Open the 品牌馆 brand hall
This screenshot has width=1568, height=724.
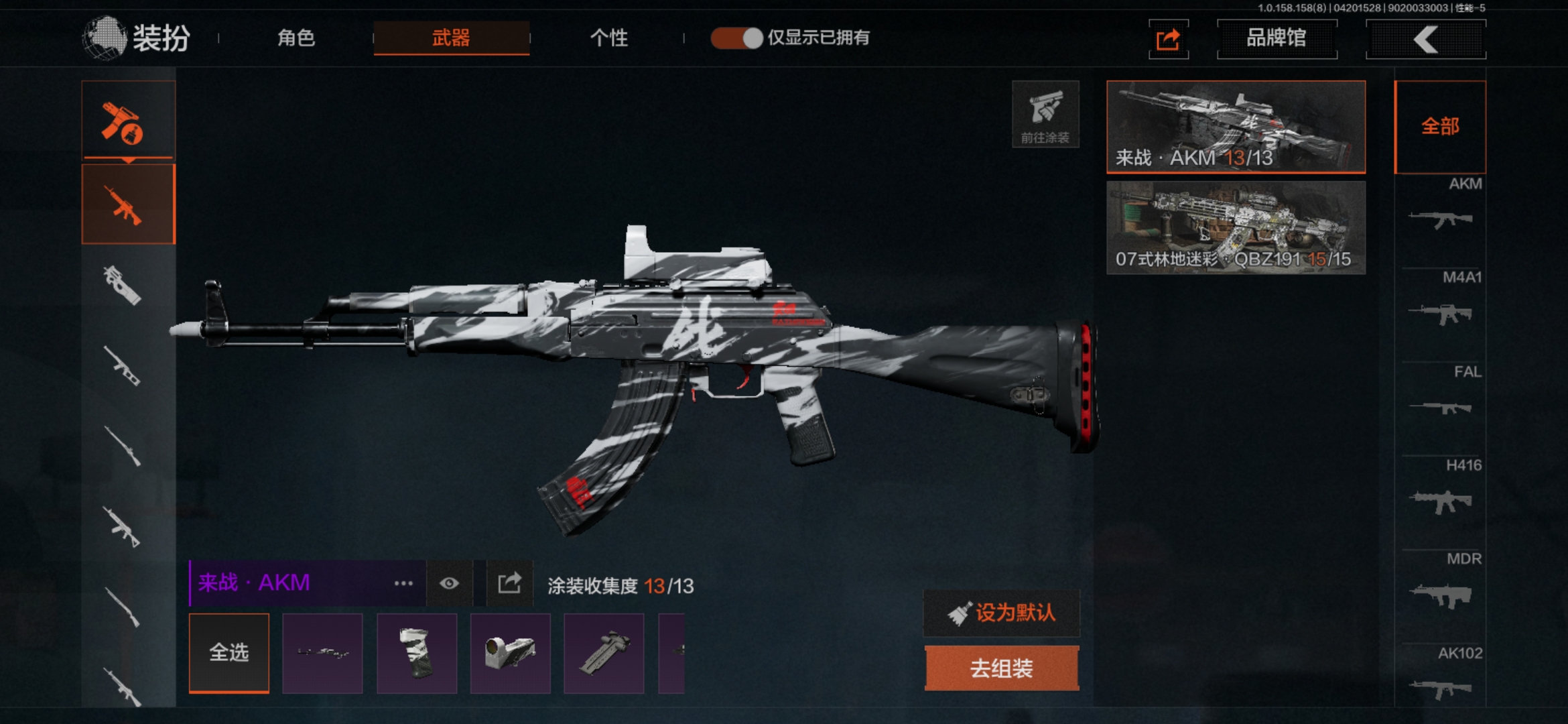tap(1277, 39)
